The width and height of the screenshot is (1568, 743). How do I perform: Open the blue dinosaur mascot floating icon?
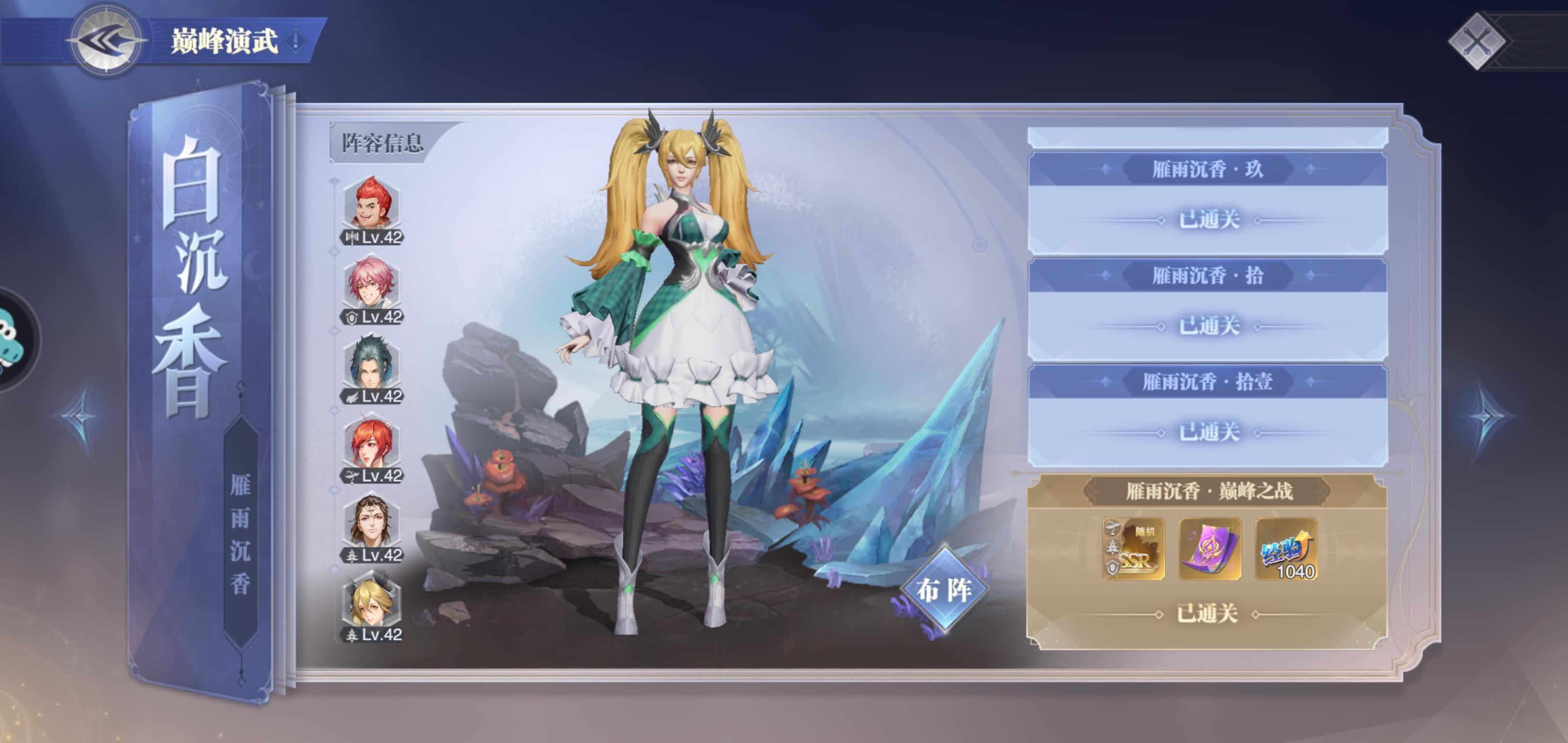point(13,339)
